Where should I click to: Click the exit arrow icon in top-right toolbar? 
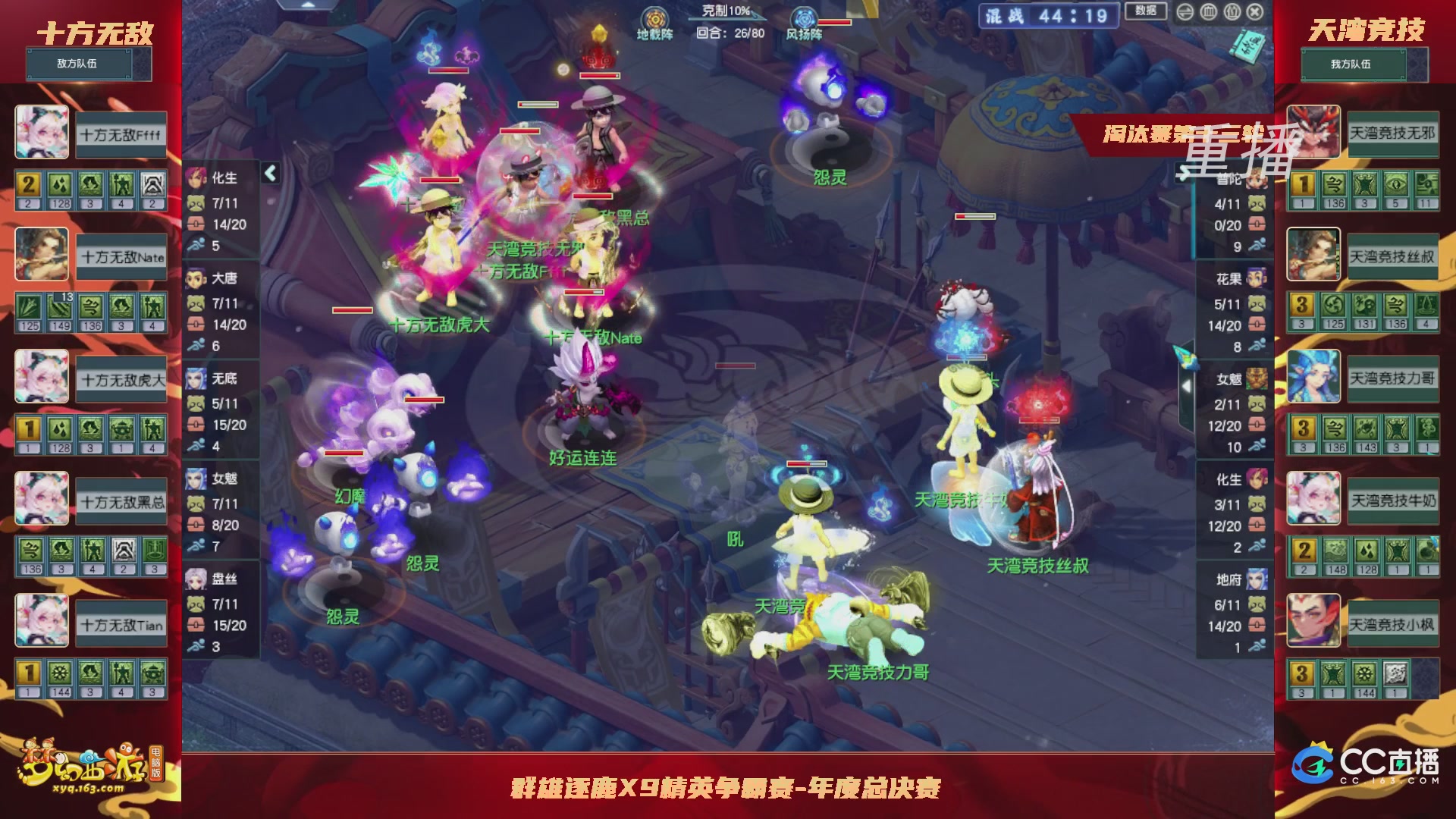[x=1186, y=12]
